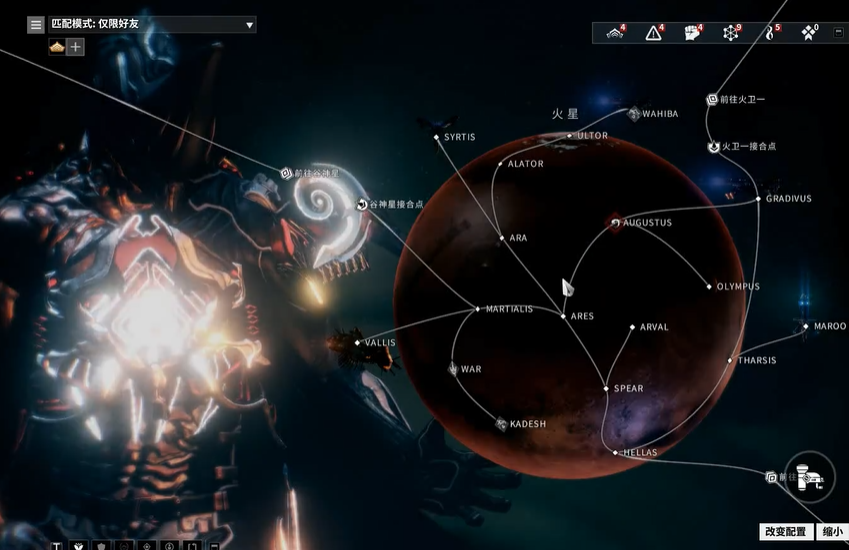
Task: Click the 缩小 zoom out button
Action: coord(831,532)
